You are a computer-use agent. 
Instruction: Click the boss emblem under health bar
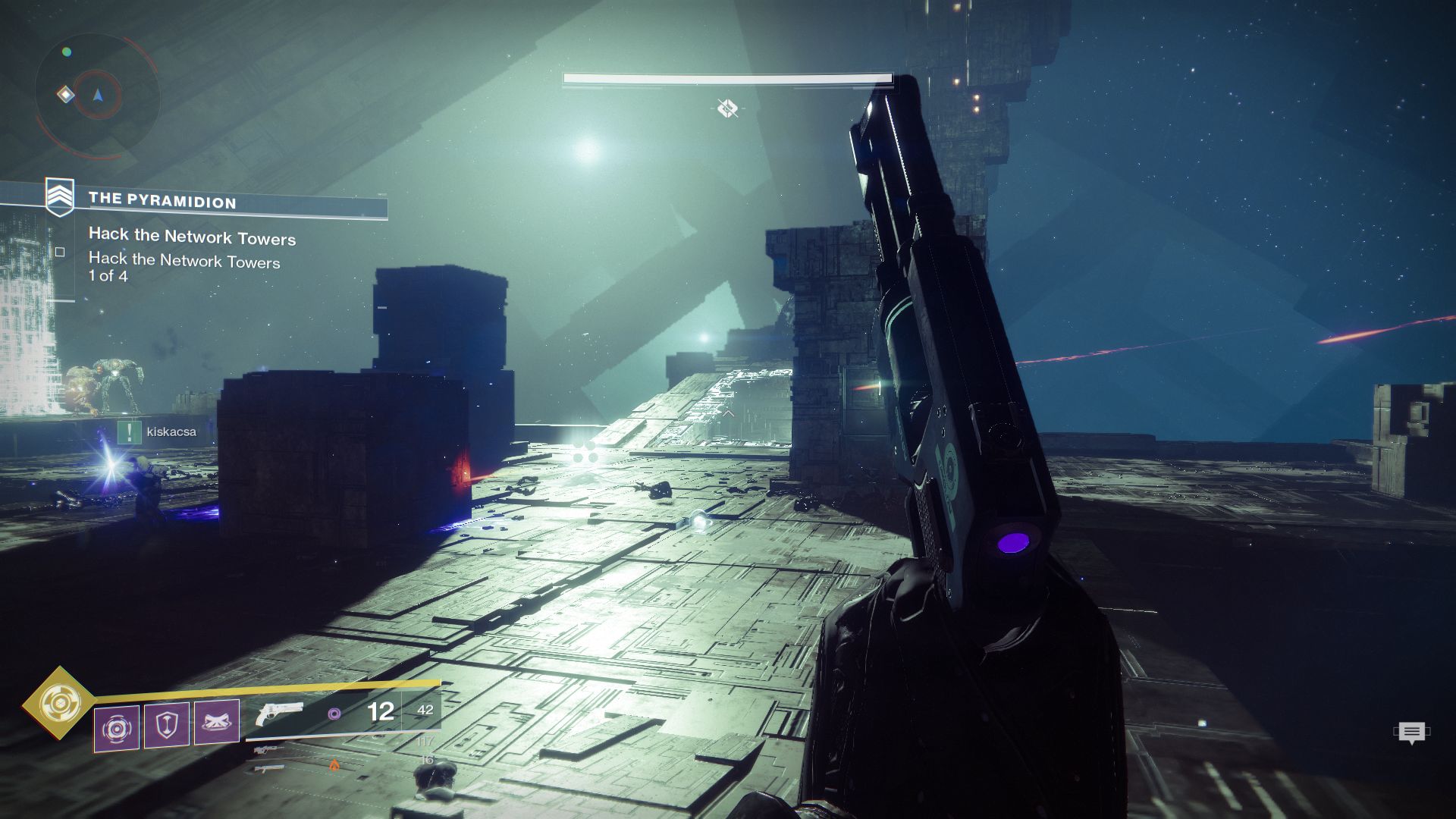coord(727,109)
